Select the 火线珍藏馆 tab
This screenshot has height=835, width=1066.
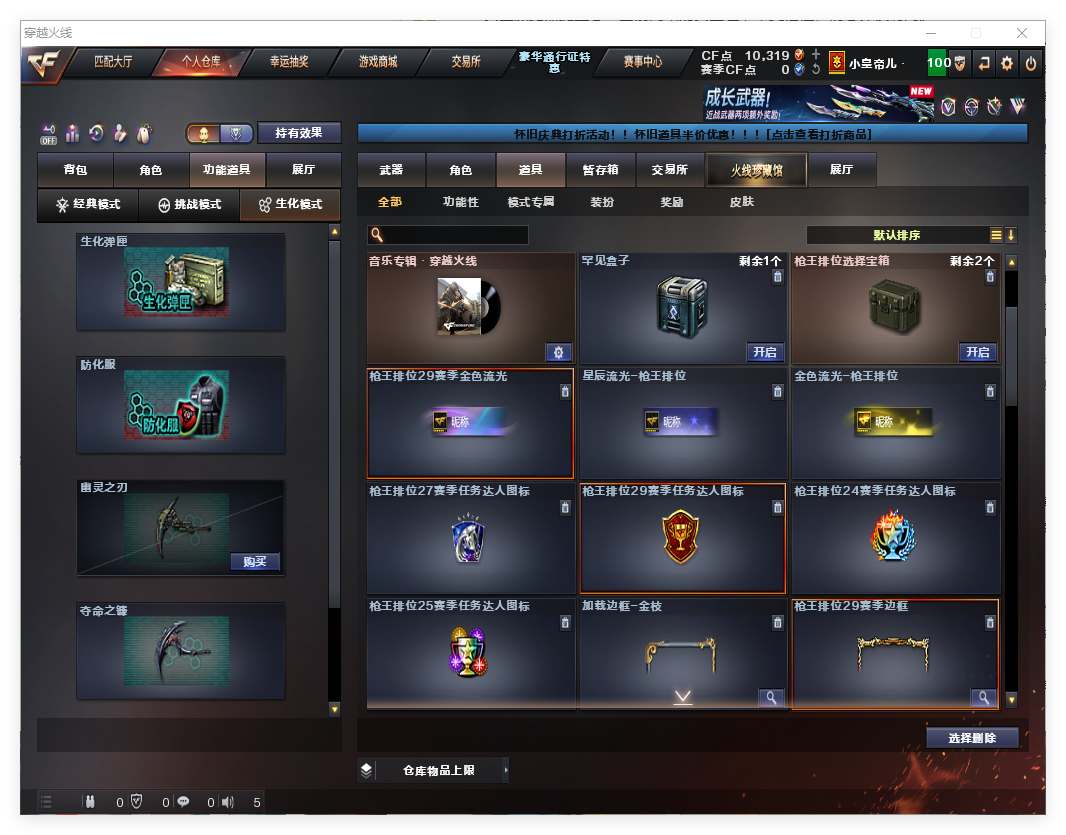coord(756,171)
